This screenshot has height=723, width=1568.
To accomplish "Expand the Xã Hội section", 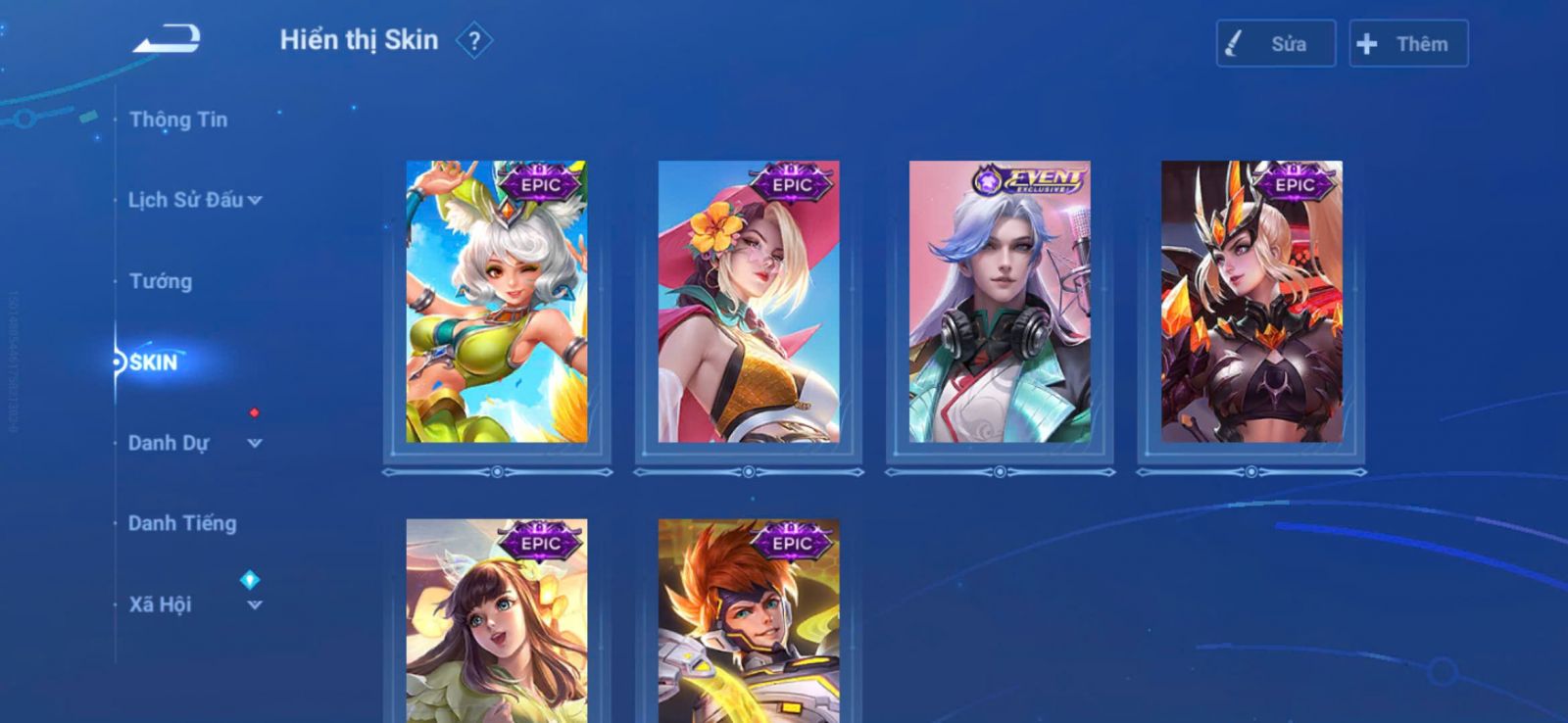I will click(x=194, y=604).
